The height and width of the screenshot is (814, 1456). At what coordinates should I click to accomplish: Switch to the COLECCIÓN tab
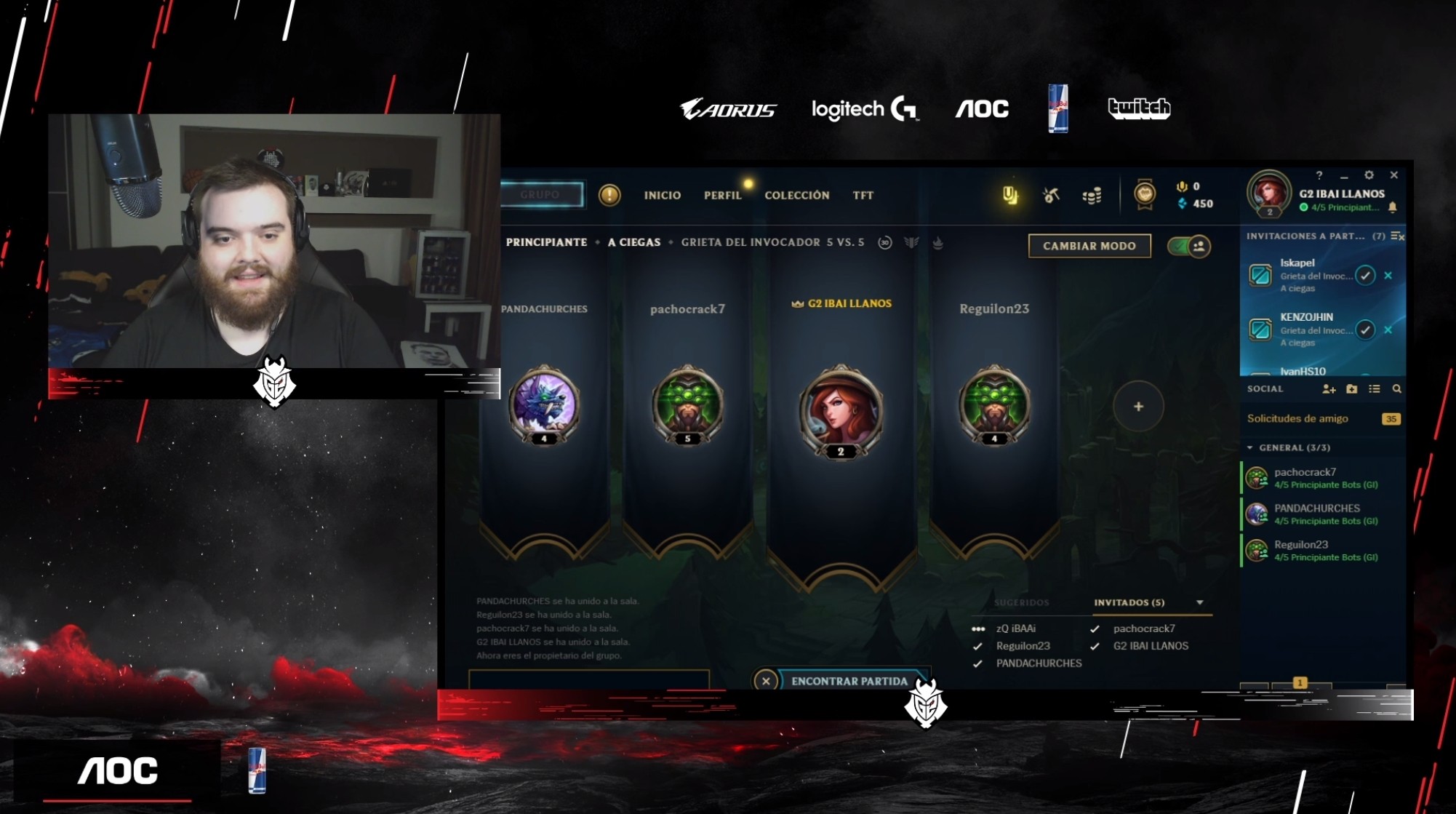coord(796,195)
